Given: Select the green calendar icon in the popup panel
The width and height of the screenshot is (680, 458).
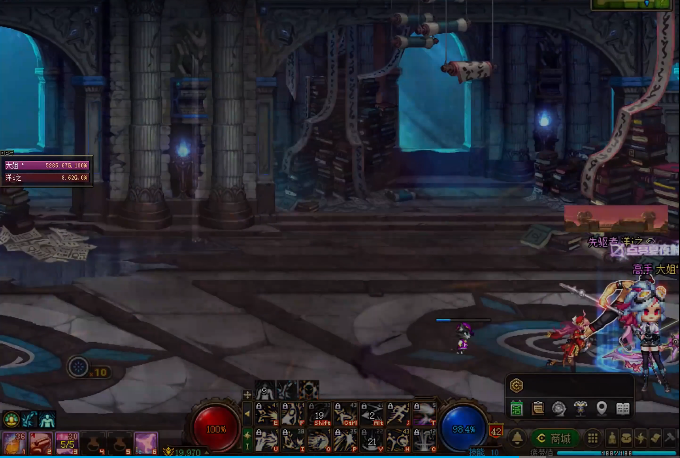Looking at the screenshot, I should (x=517, y=408).
